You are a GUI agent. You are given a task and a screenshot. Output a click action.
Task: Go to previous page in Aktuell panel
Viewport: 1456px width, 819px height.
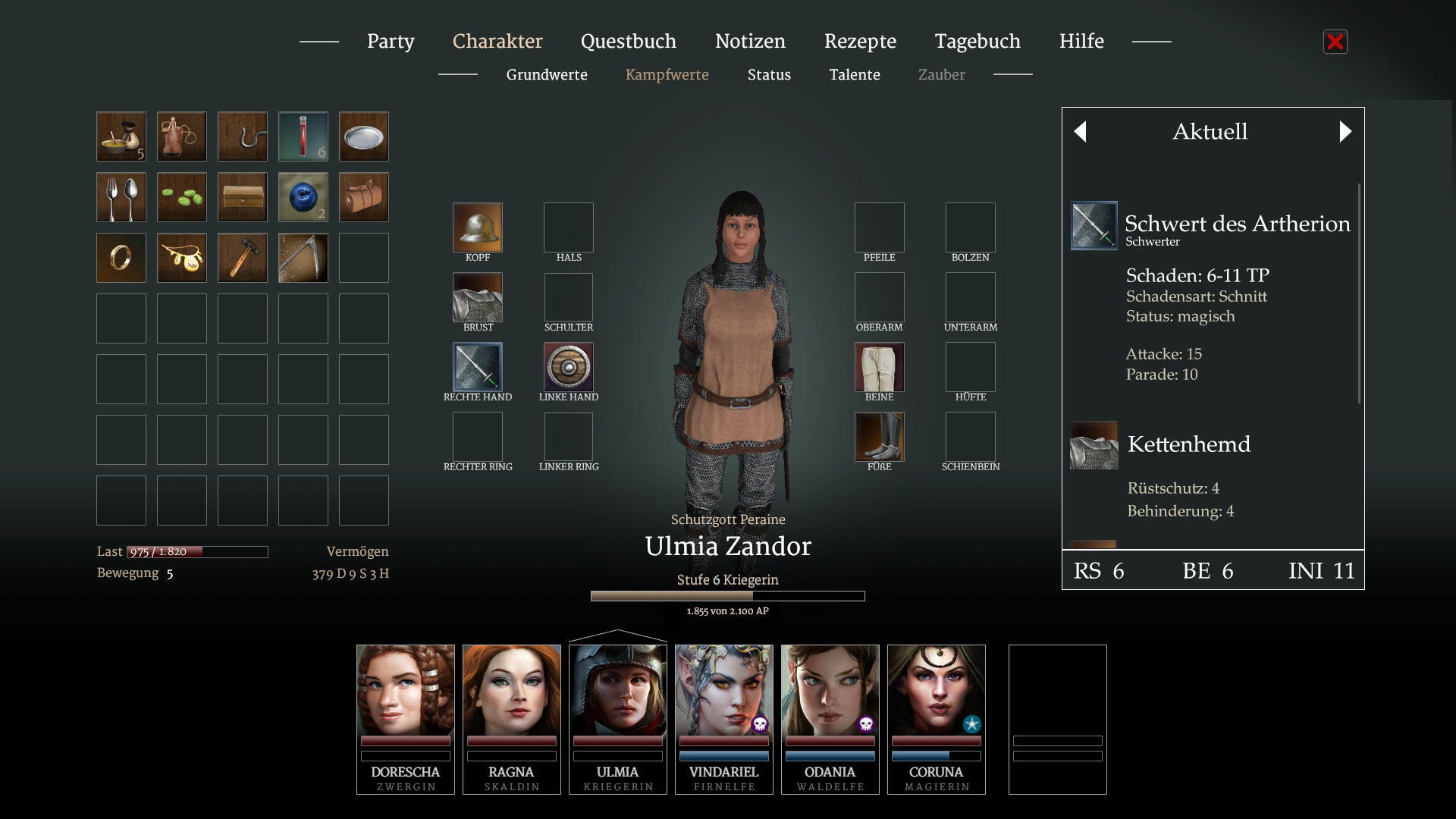click(x=1081, y=132)
